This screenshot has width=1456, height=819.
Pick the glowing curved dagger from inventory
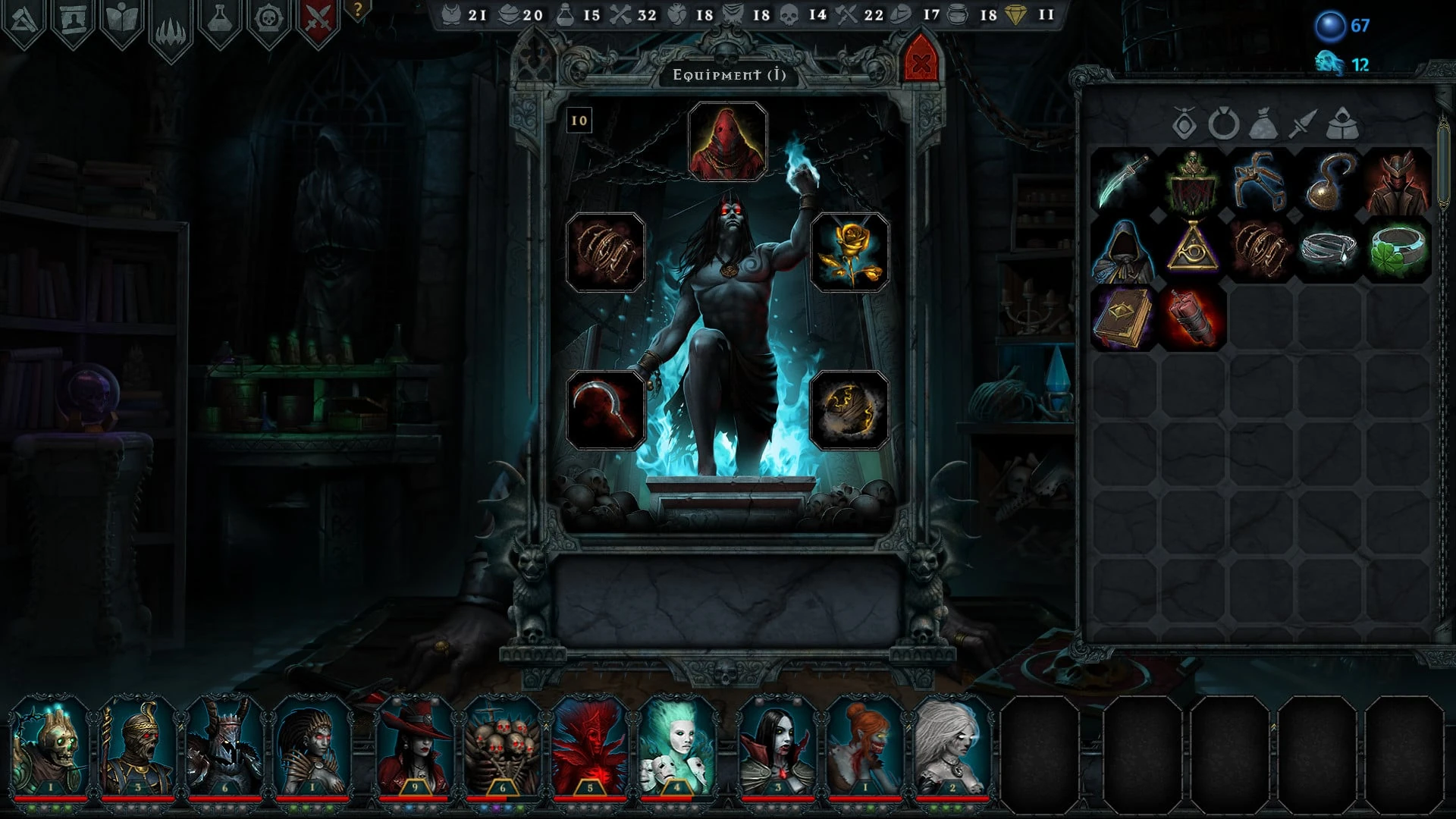point(1123,180)
